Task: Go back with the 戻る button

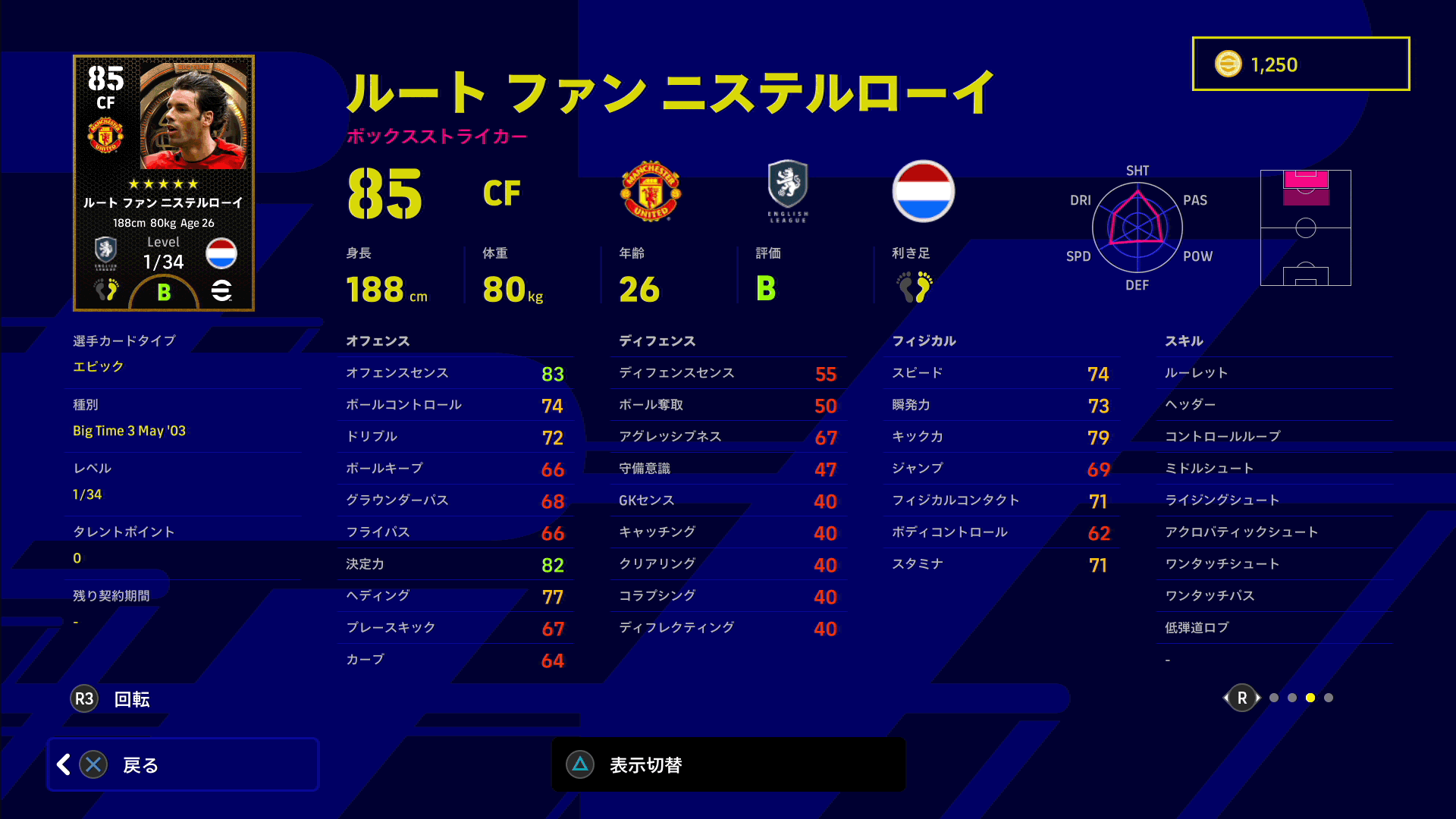Action: tap(183, 764)
